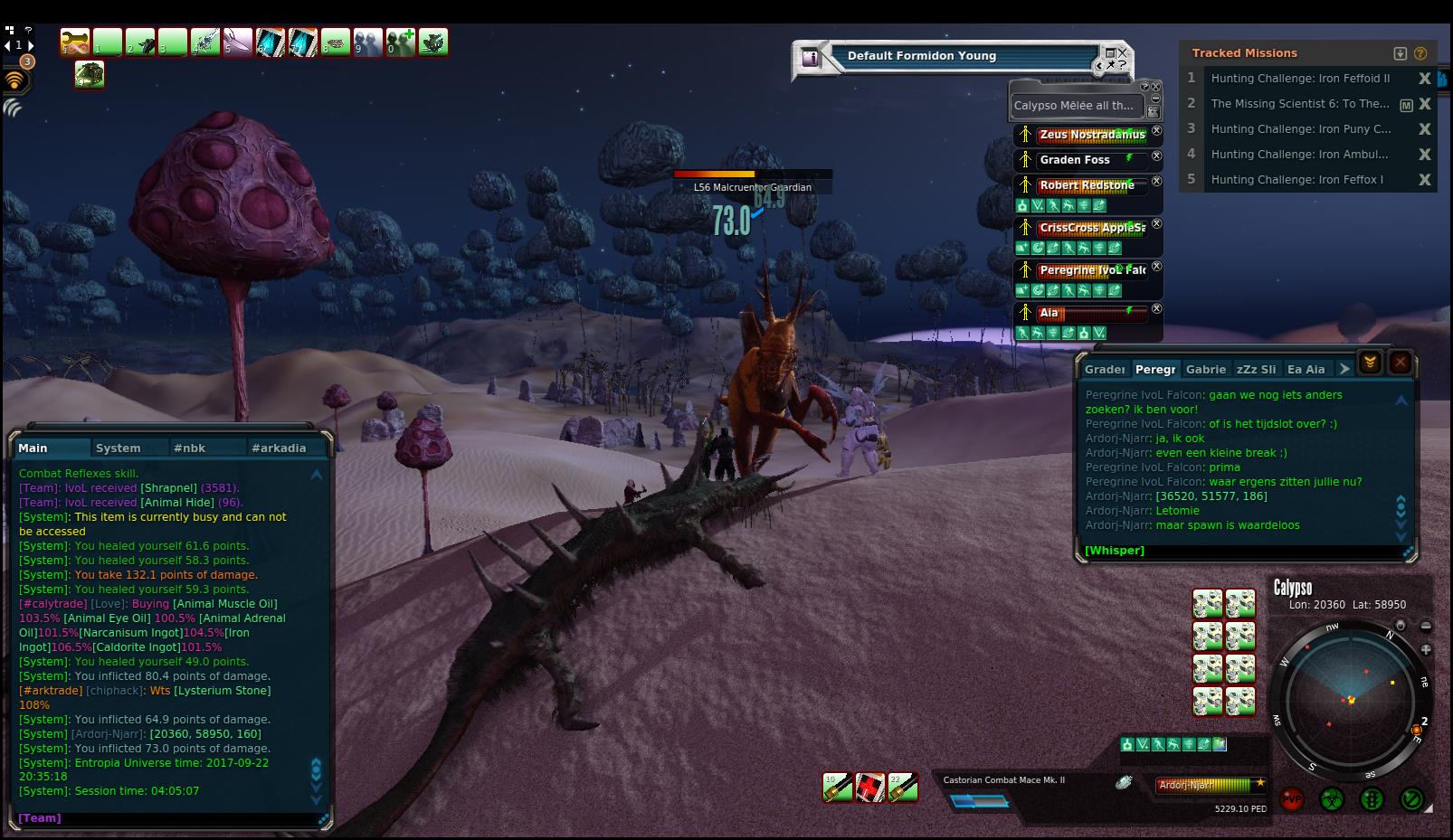Screen dimensions: 1453x840
Task: Untrack Hunting Challenge: Iron Feffoid II
Action: [x=1425, y=79]
